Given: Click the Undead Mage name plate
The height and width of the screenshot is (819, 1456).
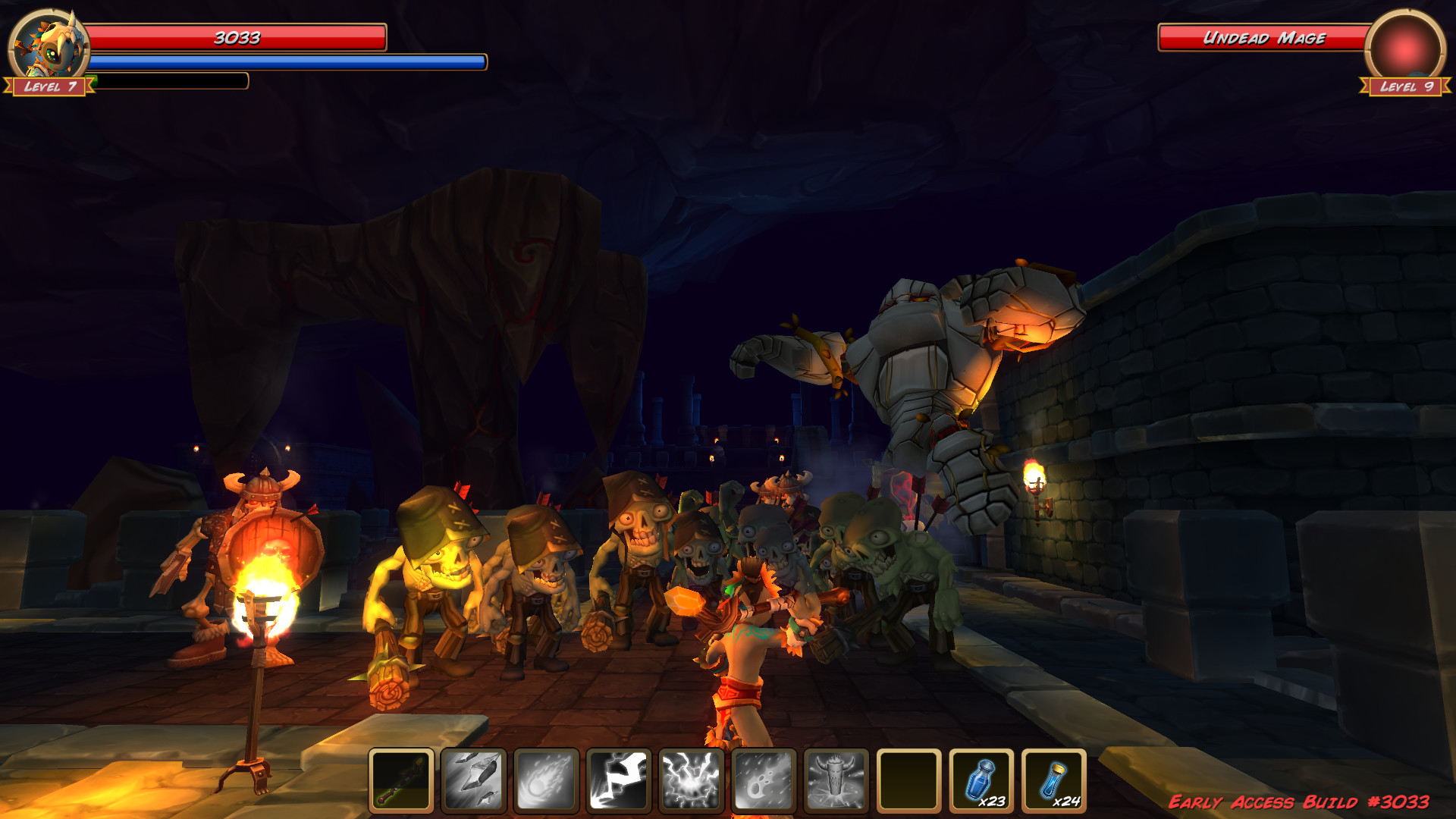Looking at the screenshot, I should pyautogui.click(x=1265, y=36).
